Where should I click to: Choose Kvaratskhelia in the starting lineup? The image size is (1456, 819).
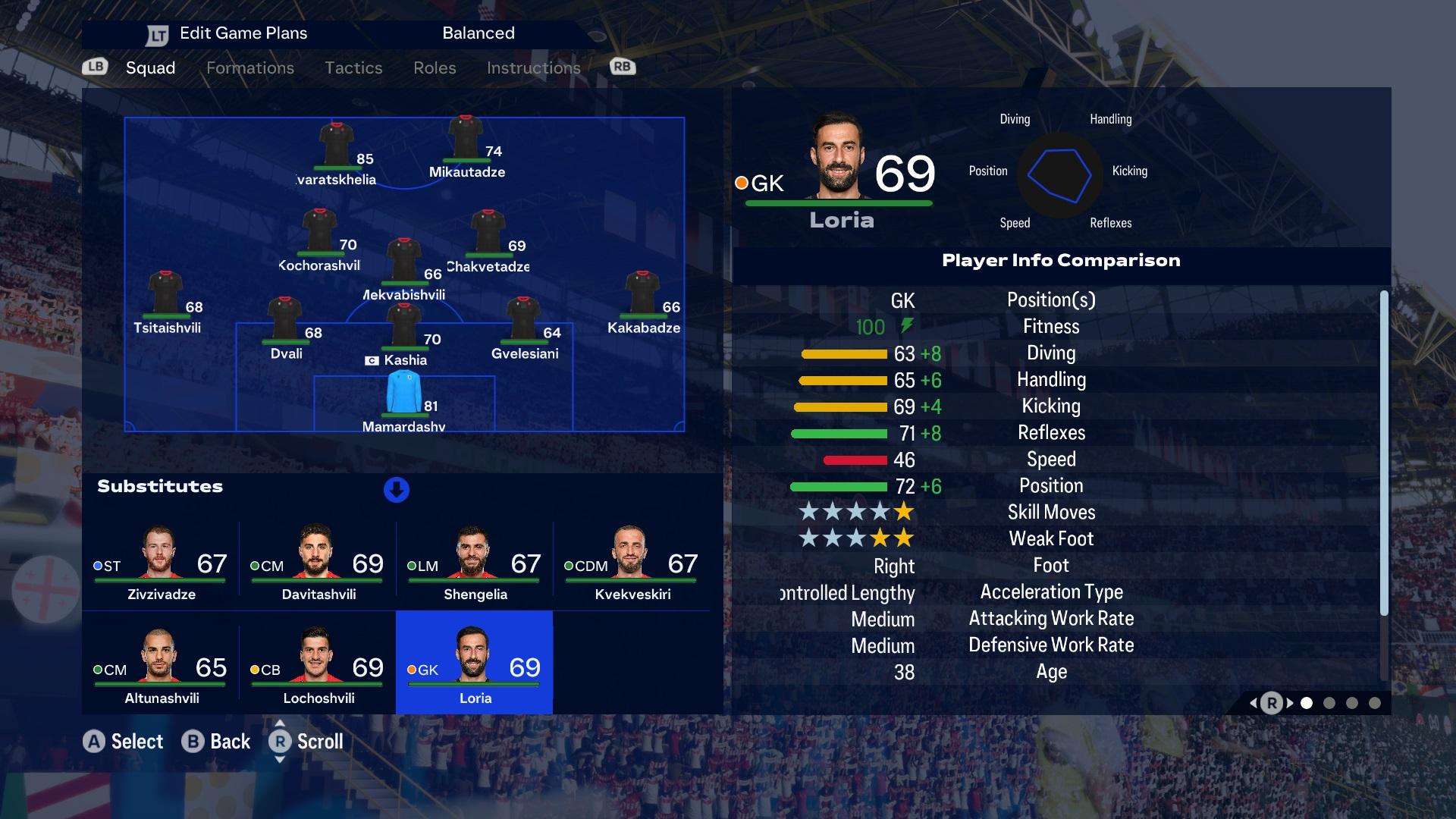pyautogui.click(x=336, y=148)
